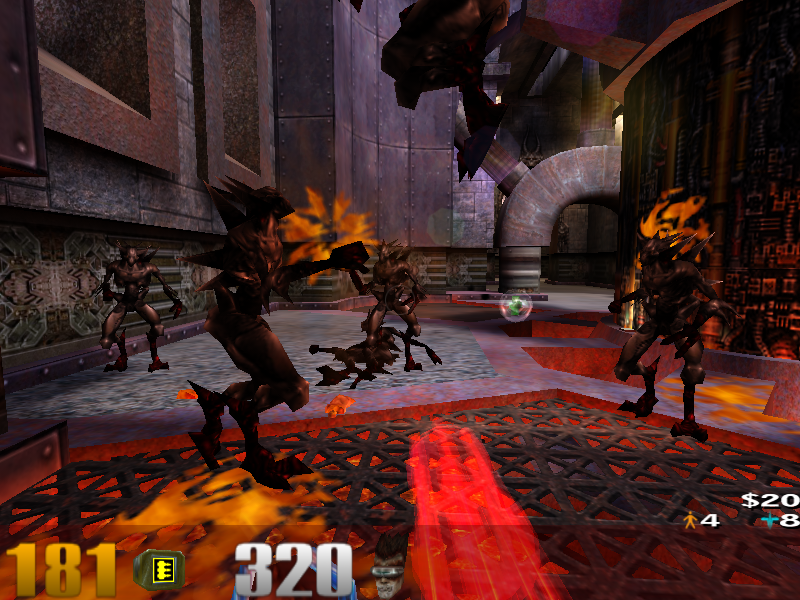The width and height of the screenshot is (800, 600).
Task: Click the orange figure icon beside 4
Action: point(689,520)
